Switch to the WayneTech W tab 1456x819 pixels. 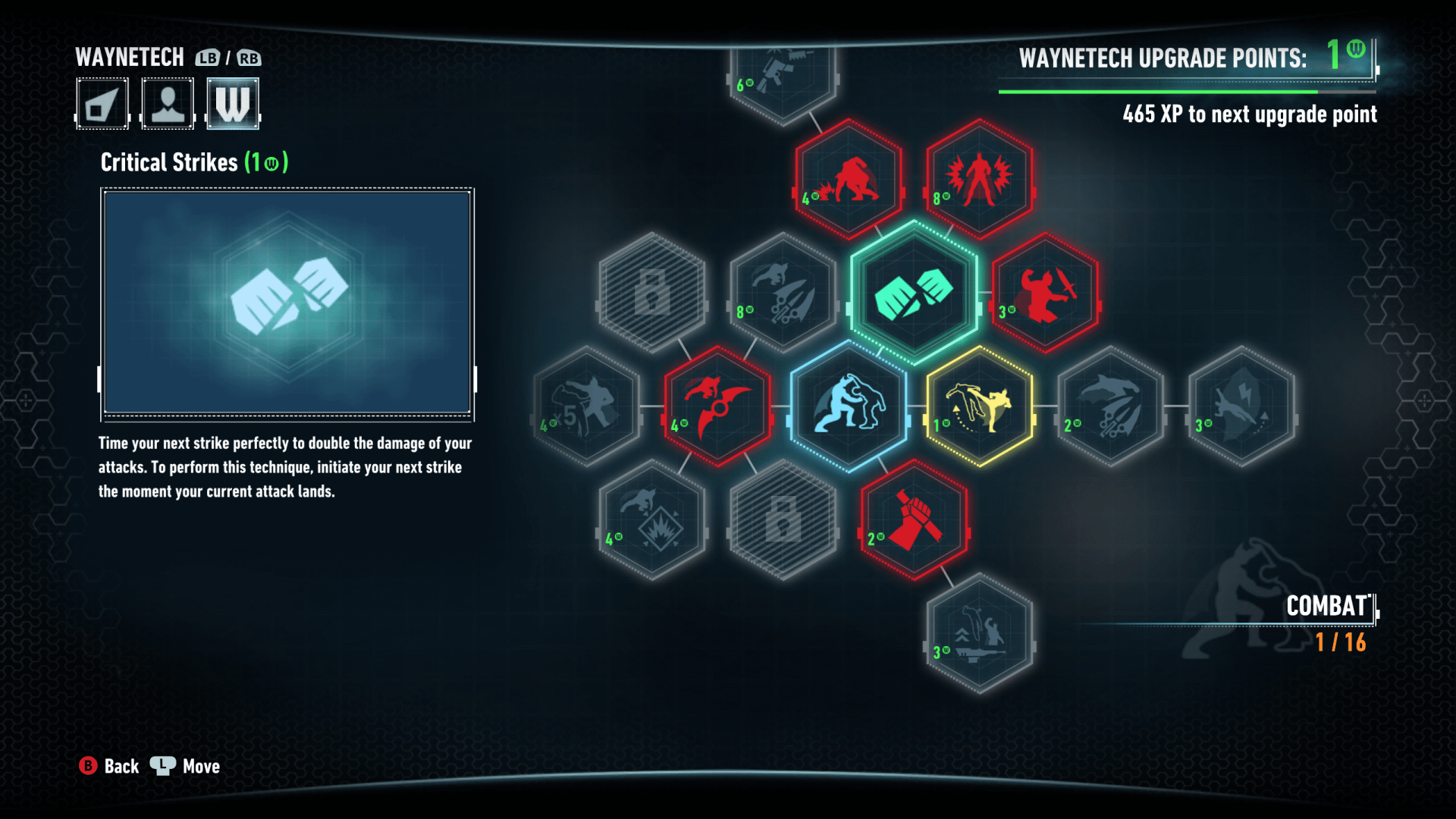[x=233, y=104]
